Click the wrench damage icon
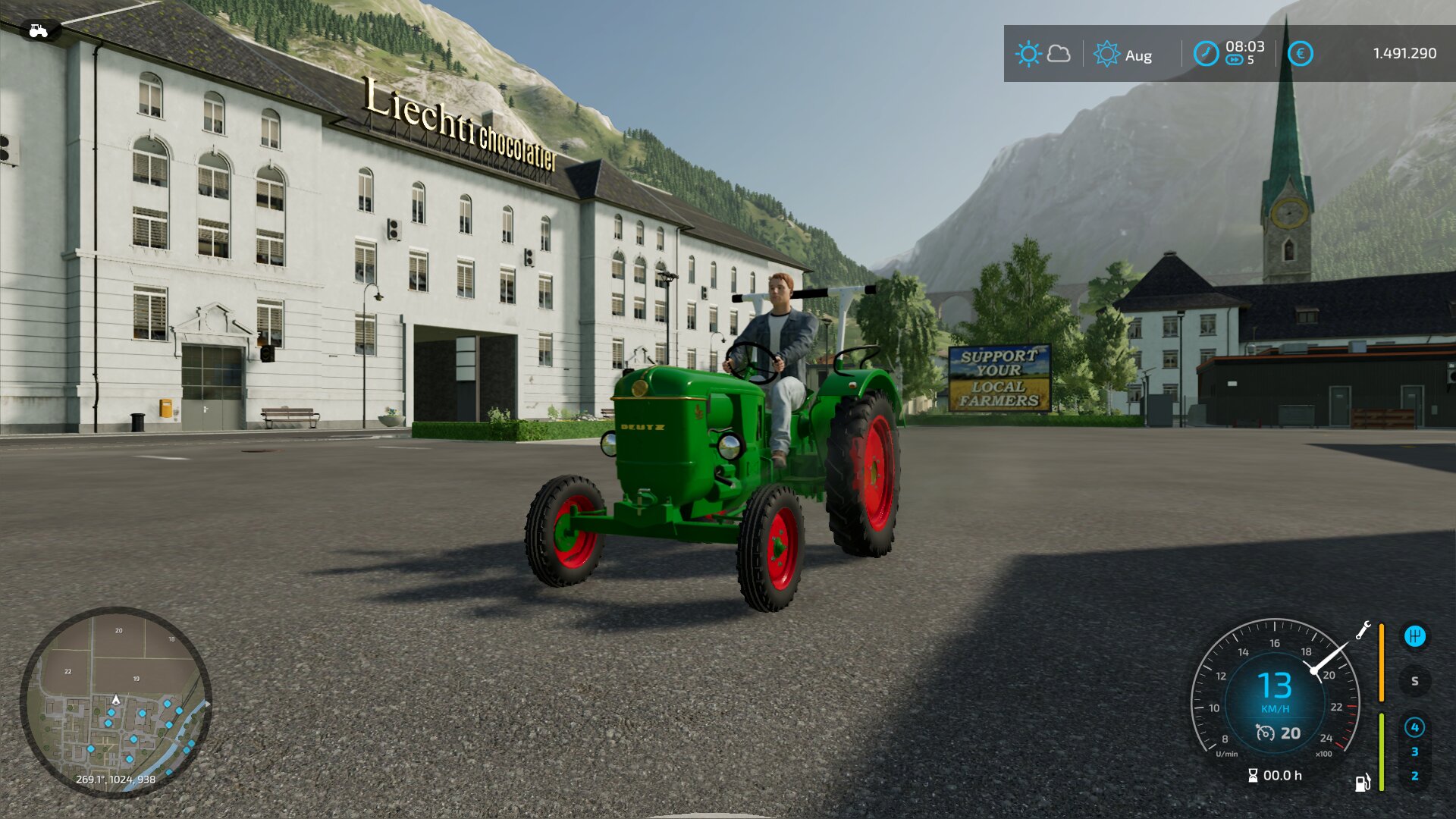Screen dimensions: 1456x819 click(x=1363, y=630)
